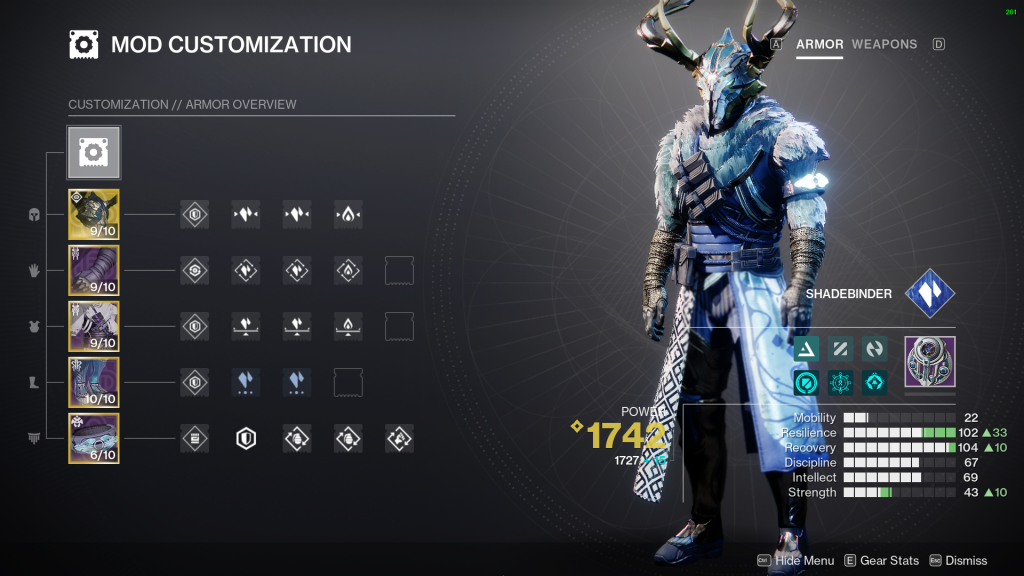
Task: Select the artifact icon on purple background
Action: [x=930, y=361]
